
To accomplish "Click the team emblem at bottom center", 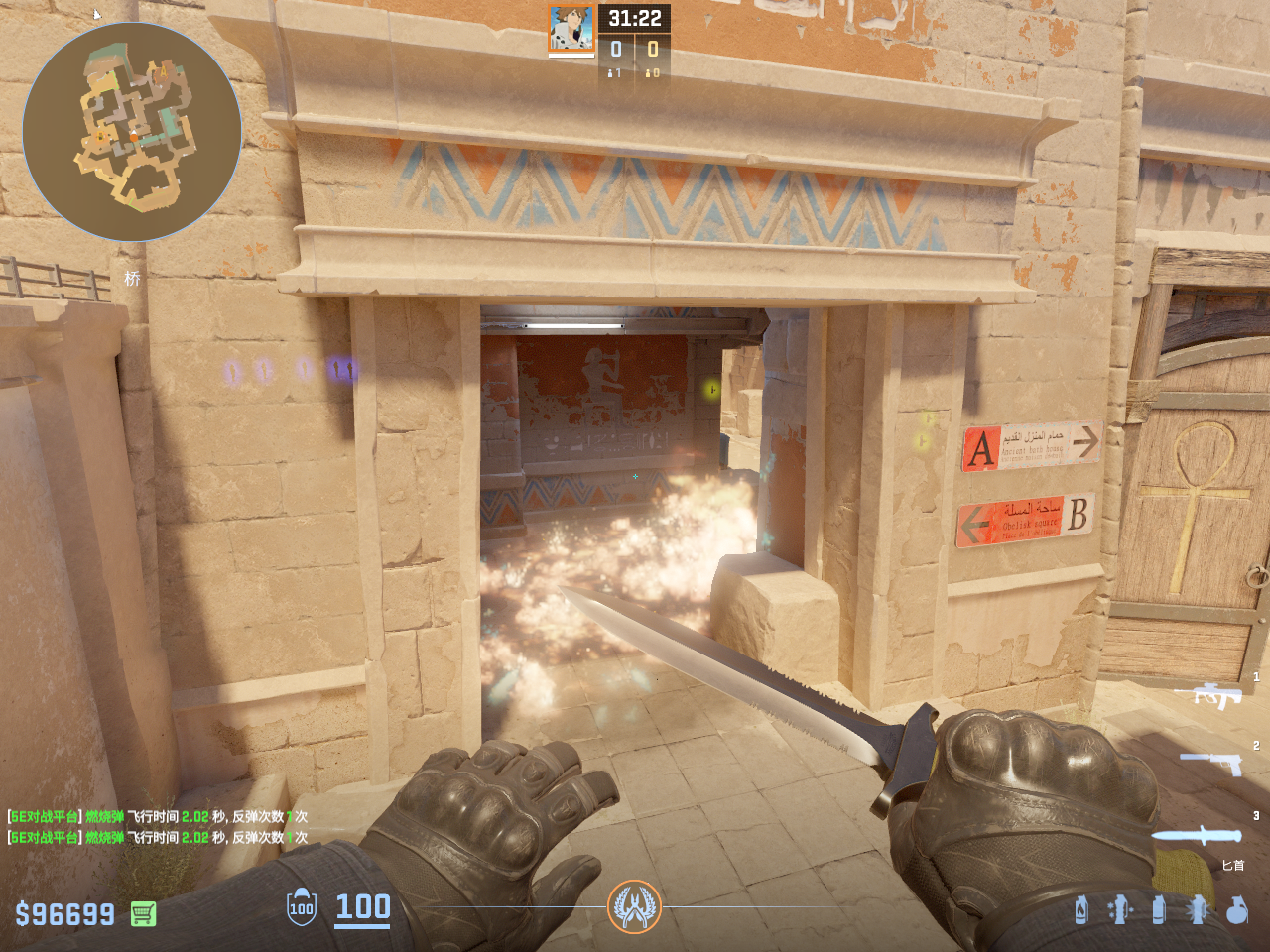I will 634,906.
